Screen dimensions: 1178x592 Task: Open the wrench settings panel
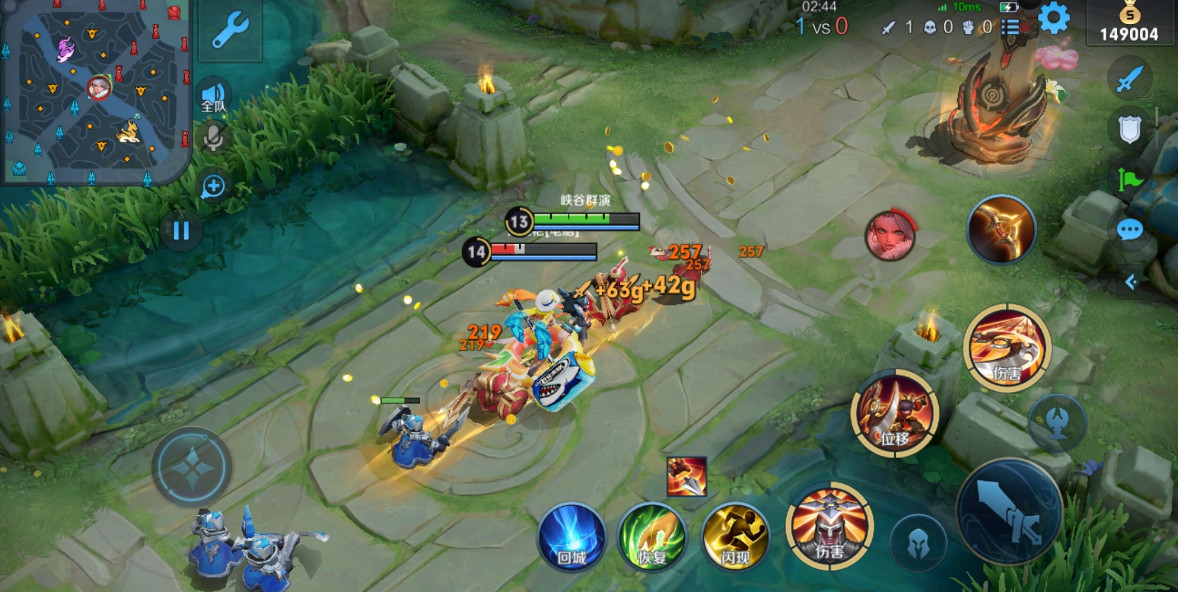[230, 30]
